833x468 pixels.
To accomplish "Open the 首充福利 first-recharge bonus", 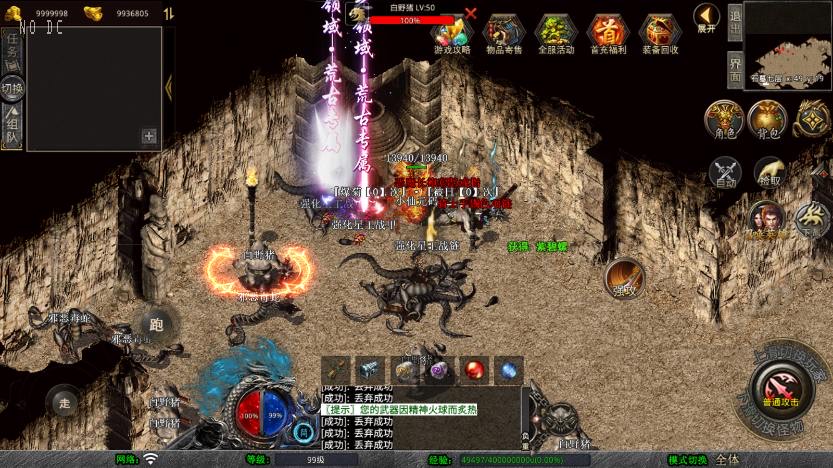I will click(607, 32).
